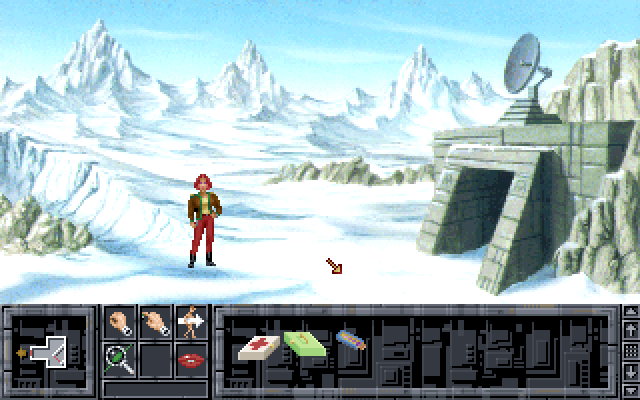
Task: Choose the red lips talk icon
Action: pyautogui.click(x=189, y=358)
